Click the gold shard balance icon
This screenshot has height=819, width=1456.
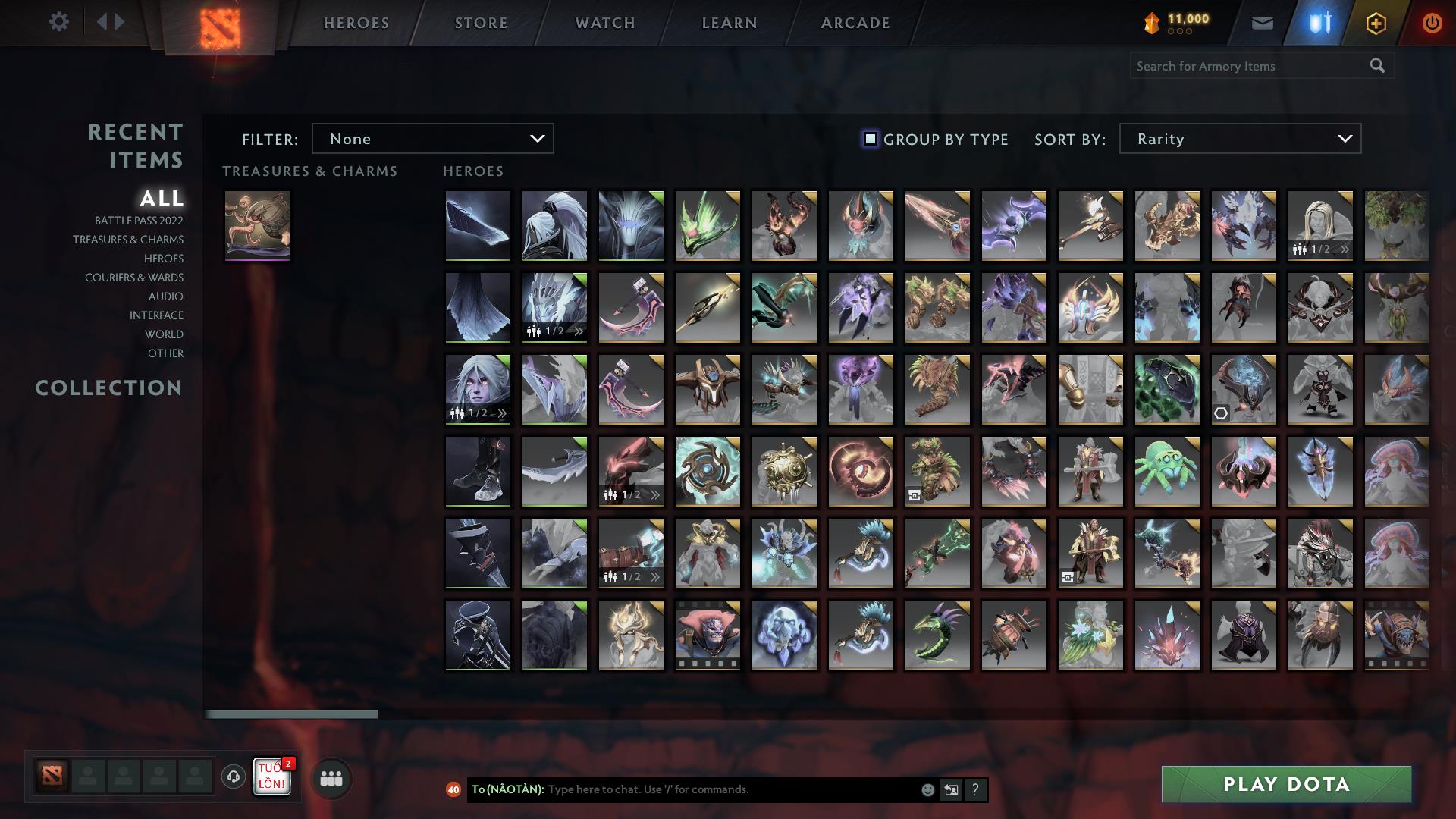pyautogui.click(x=1151, y=23)
